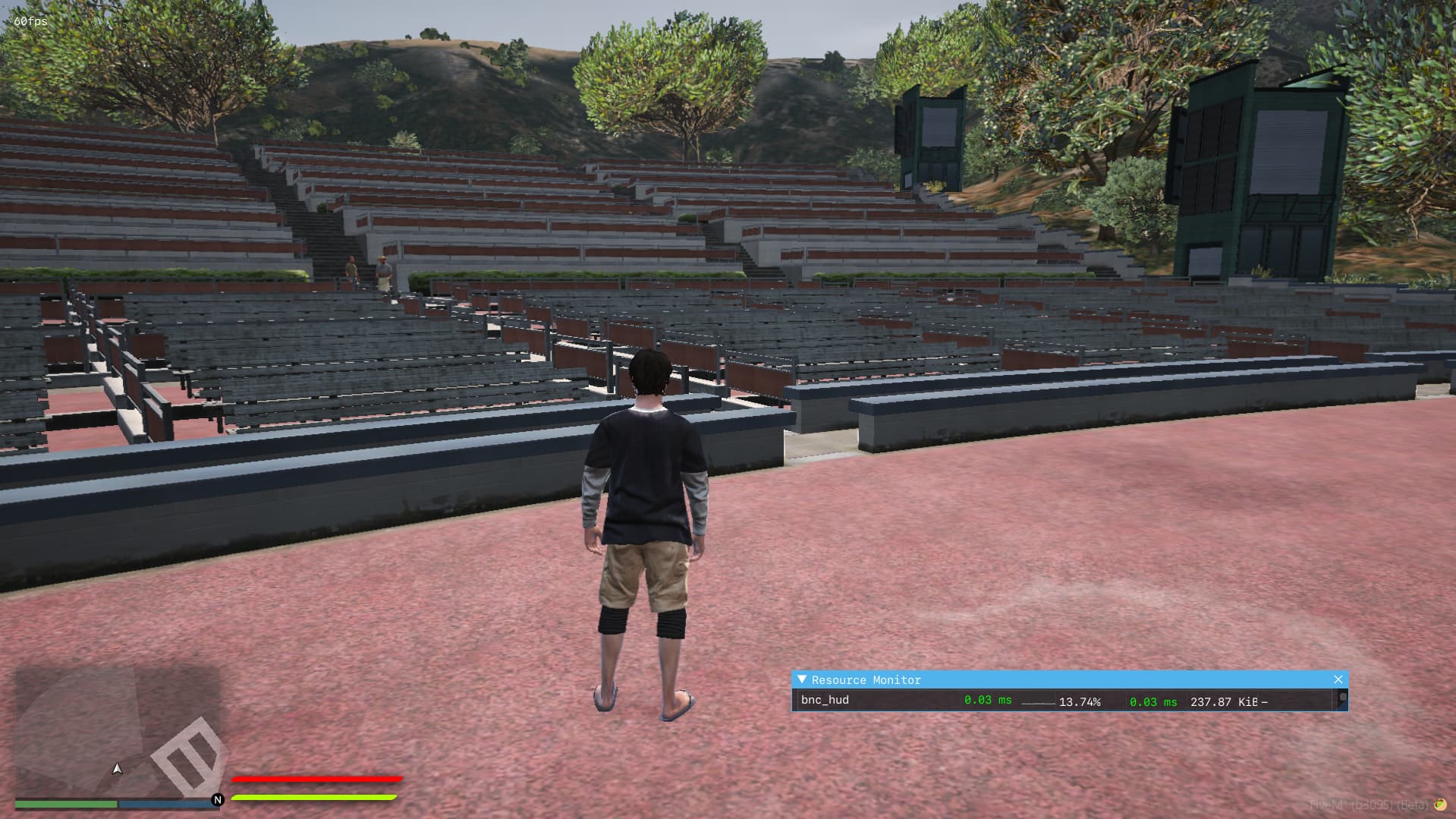Collapse the Resource Monitor panel arrow

point(802,679)
